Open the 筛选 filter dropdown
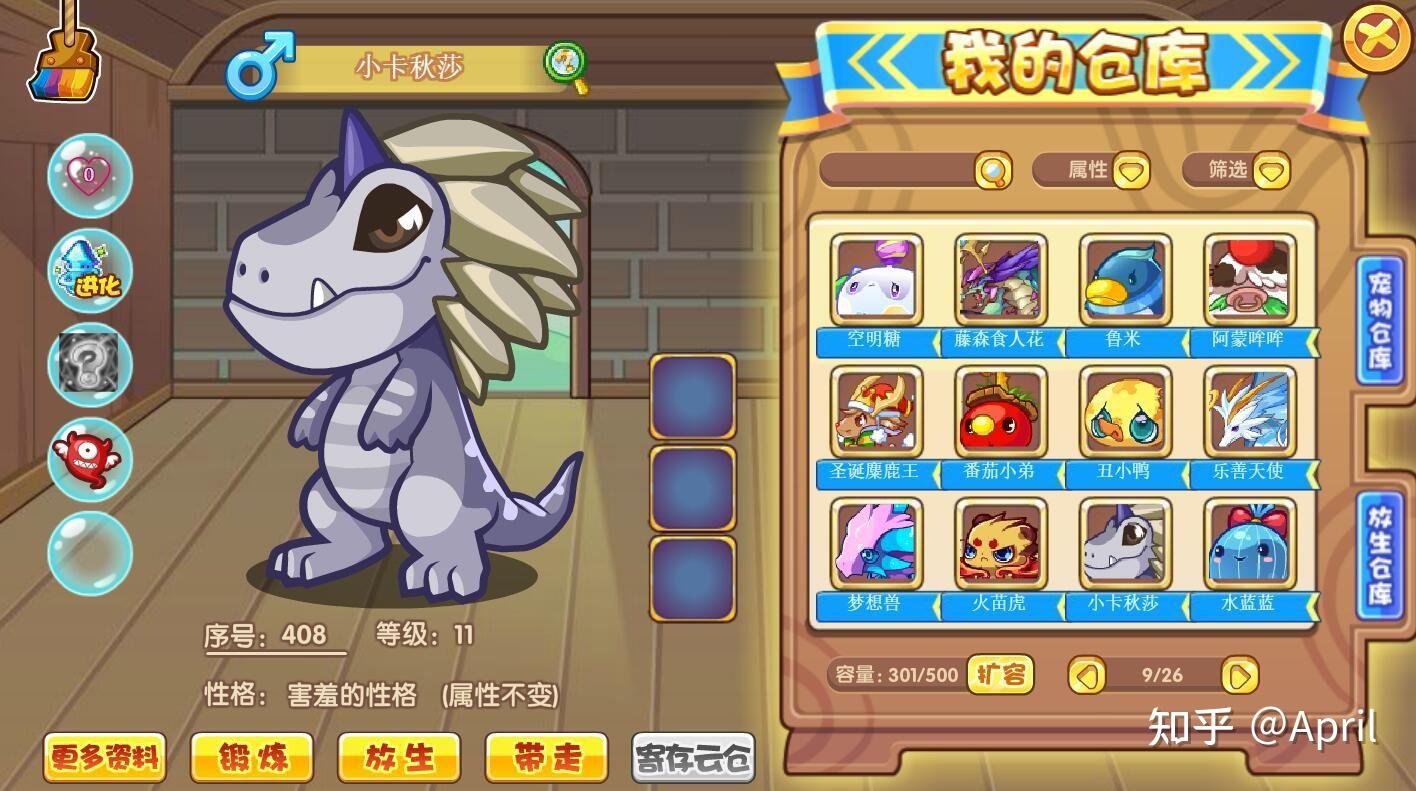 pyautogui.click(x=1271, y=171)
